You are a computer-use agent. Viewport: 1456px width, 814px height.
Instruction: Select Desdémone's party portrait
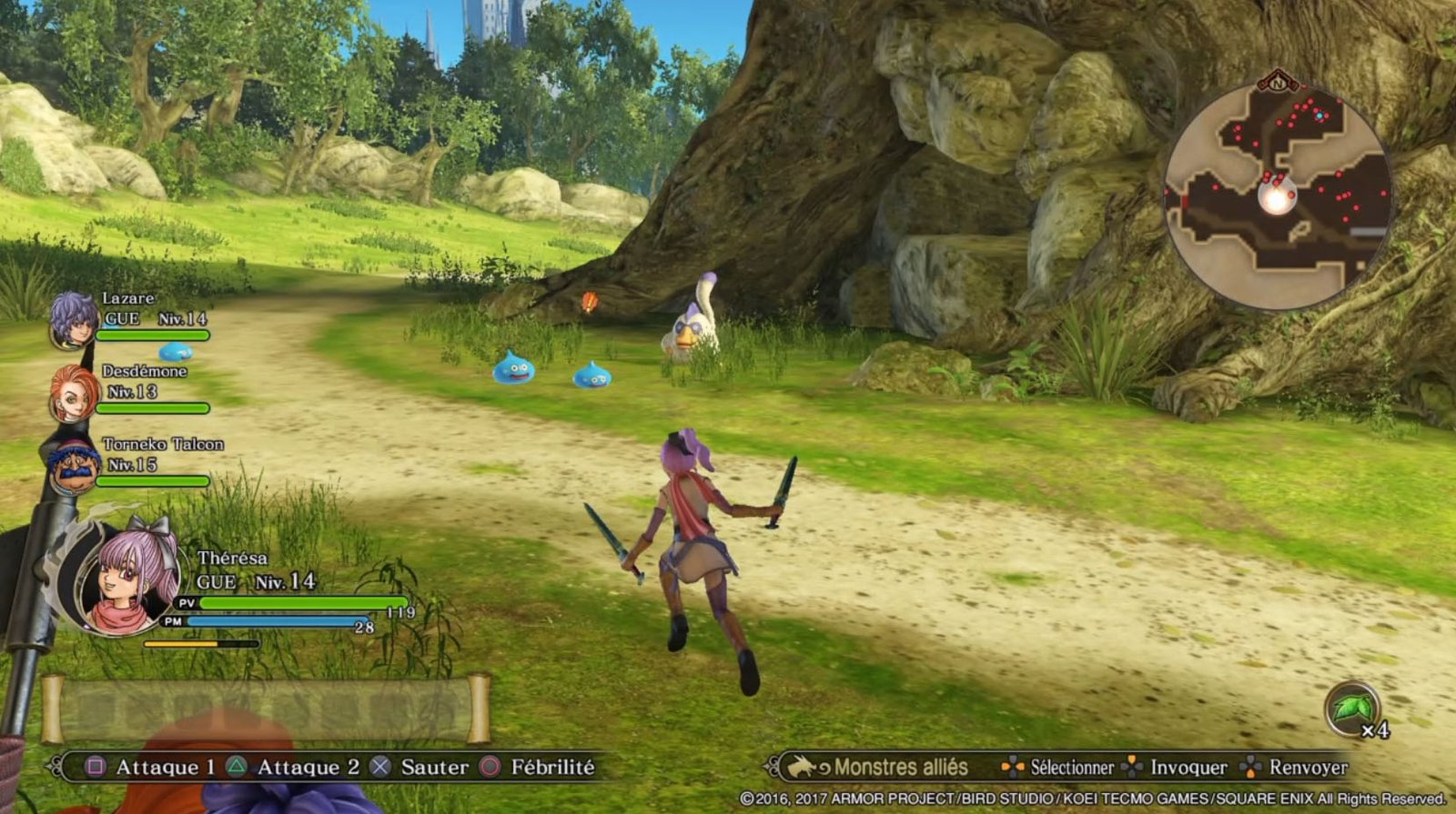[x=73, y=393]
